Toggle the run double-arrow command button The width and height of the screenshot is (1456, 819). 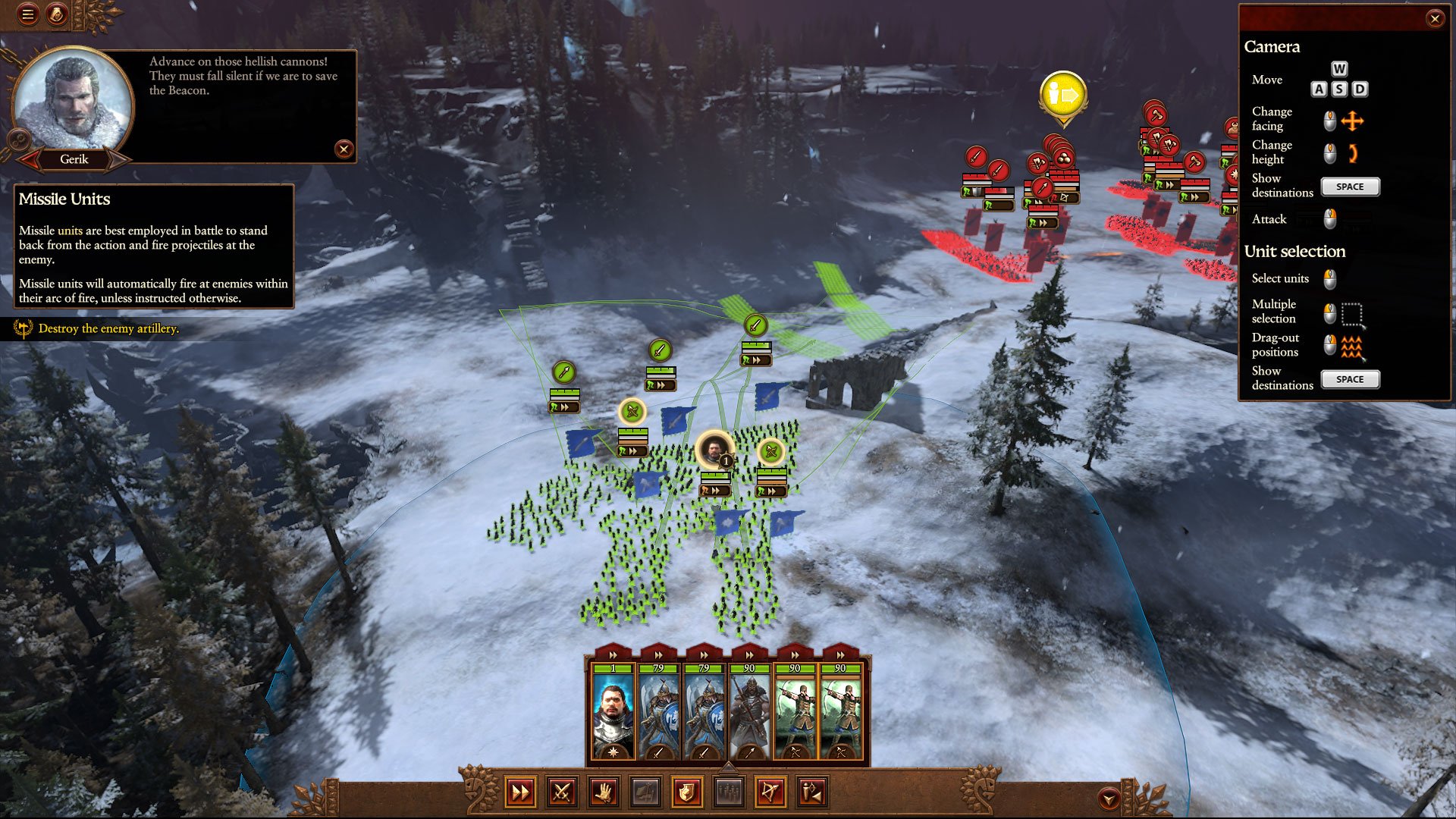click(521, 793)
